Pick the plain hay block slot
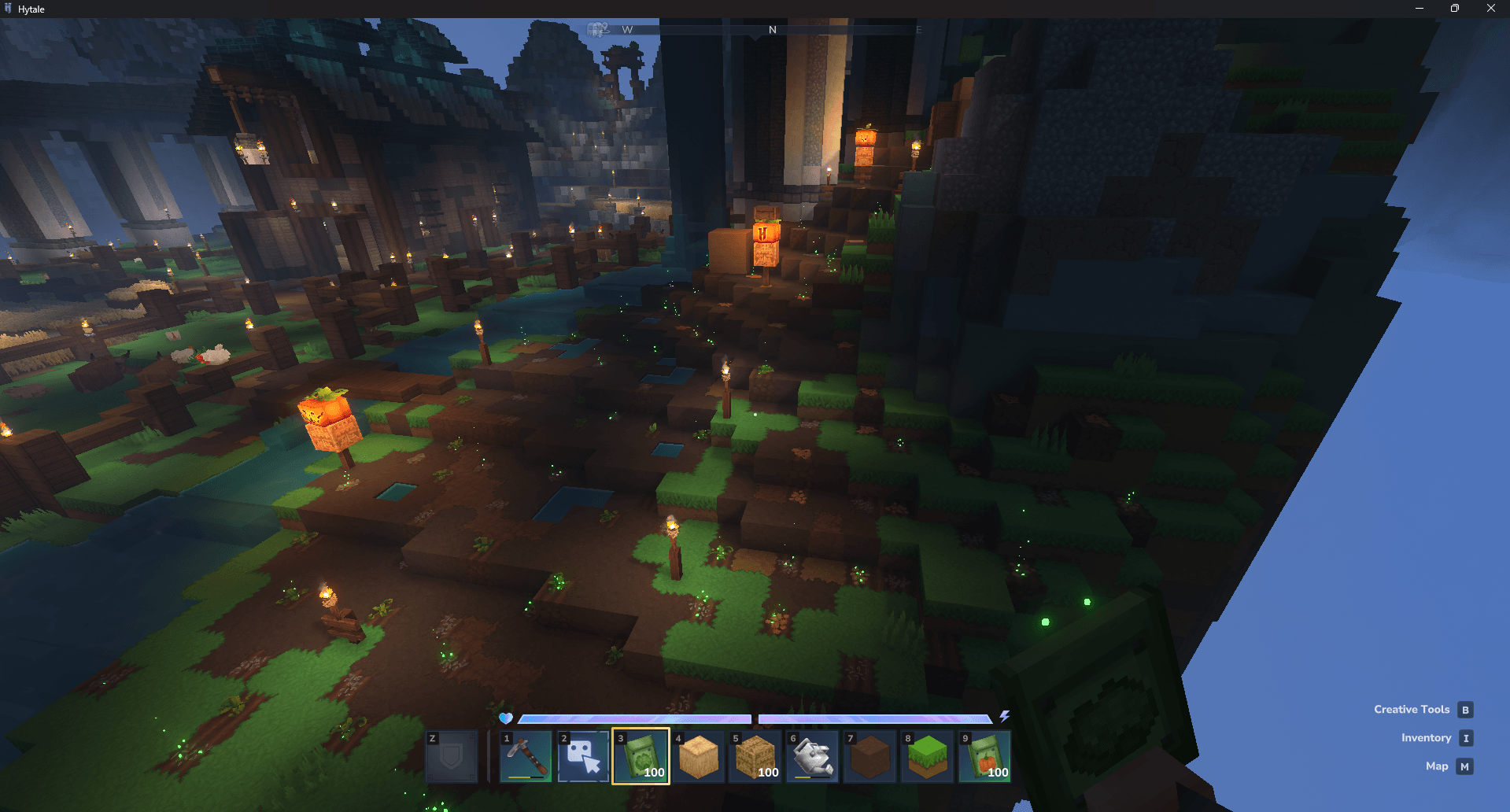The width and height of the screenshot is (1510, 812). click(698, 756)
